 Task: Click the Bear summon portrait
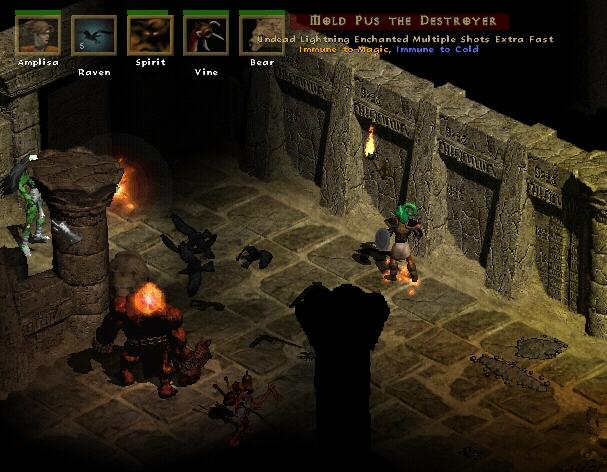point(262,33)
